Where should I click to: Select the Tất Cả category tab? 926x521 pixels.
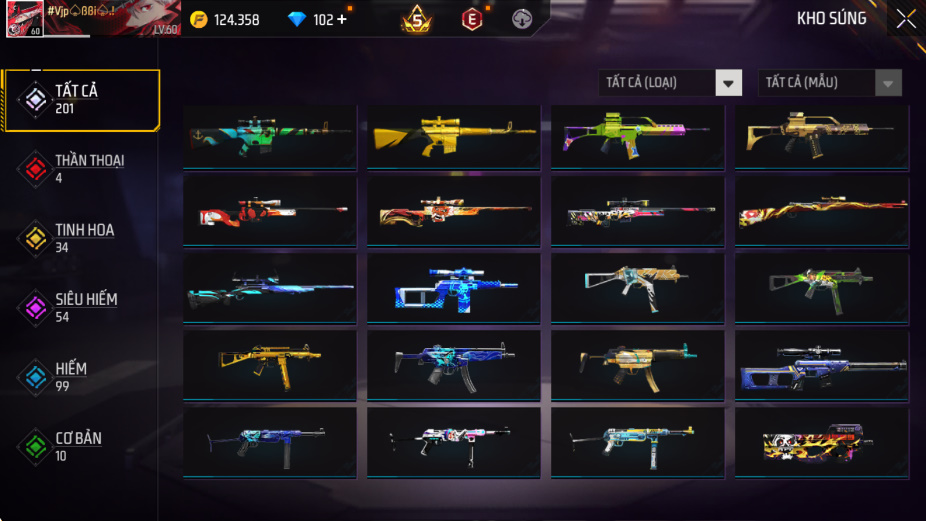82,100
